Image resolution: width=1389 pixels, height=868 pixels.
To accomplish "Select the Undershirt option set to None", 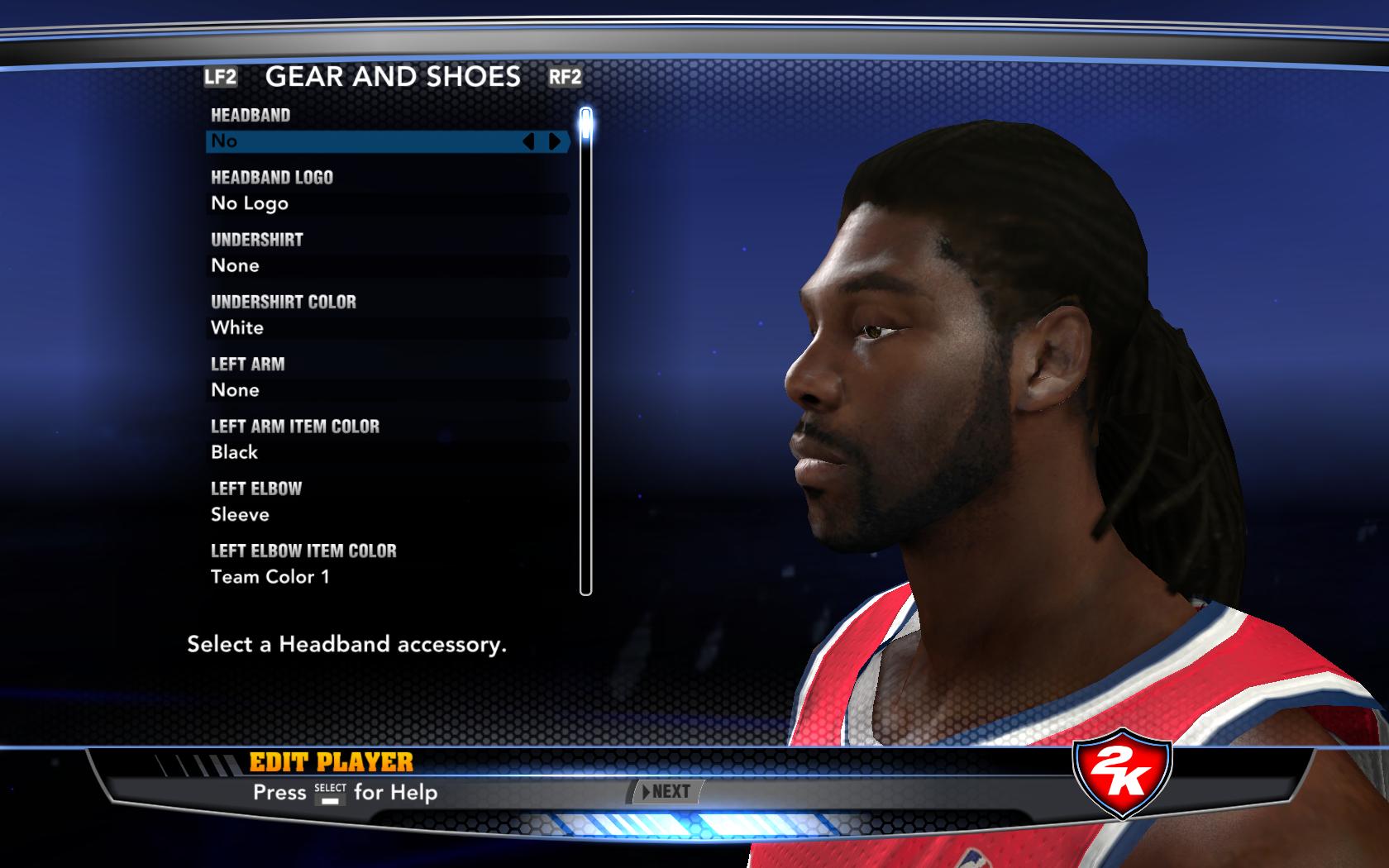I will coord(387,265).
